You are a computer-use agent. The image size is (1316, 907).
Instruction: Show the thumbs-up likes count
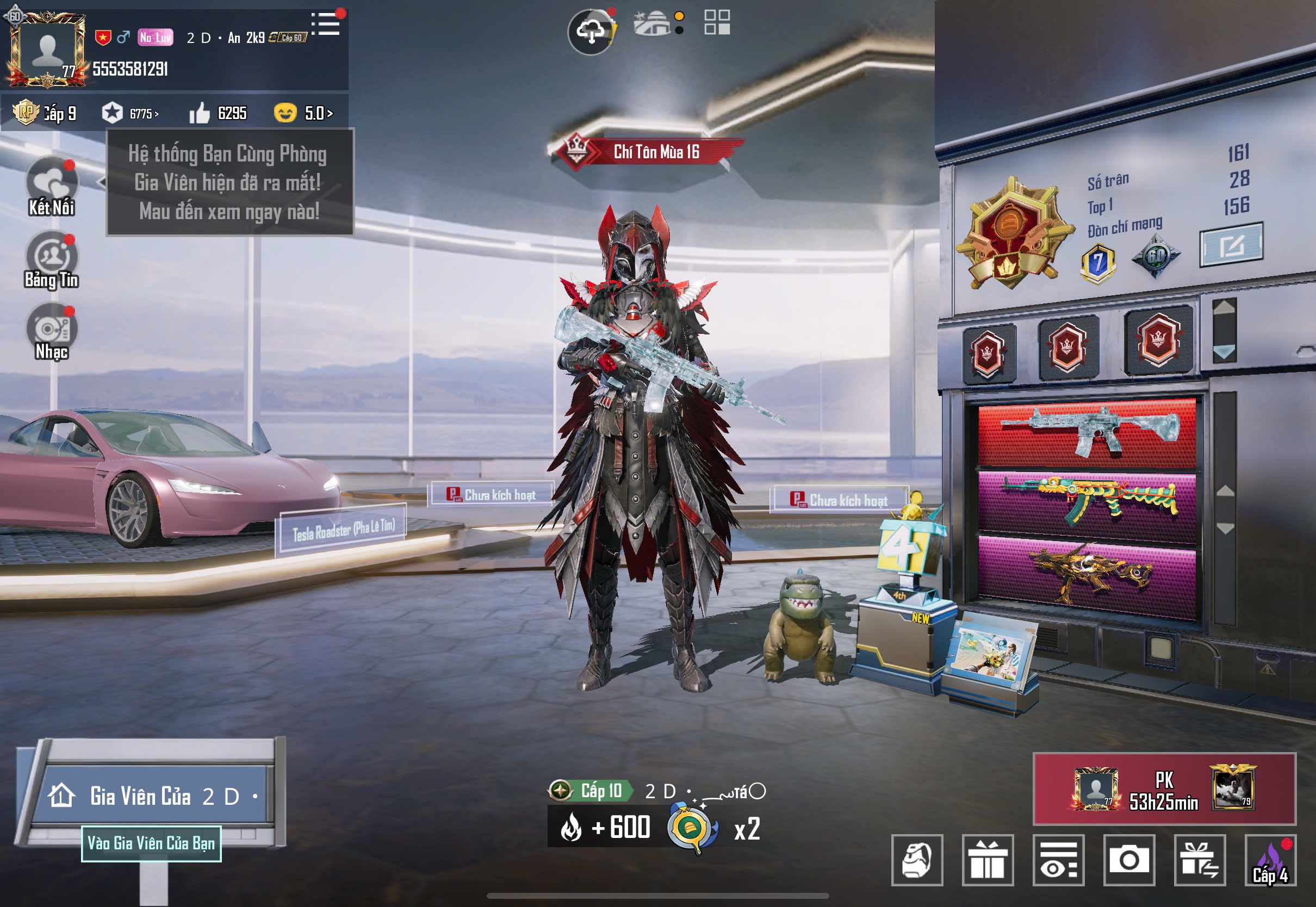(x=218, y=113)
